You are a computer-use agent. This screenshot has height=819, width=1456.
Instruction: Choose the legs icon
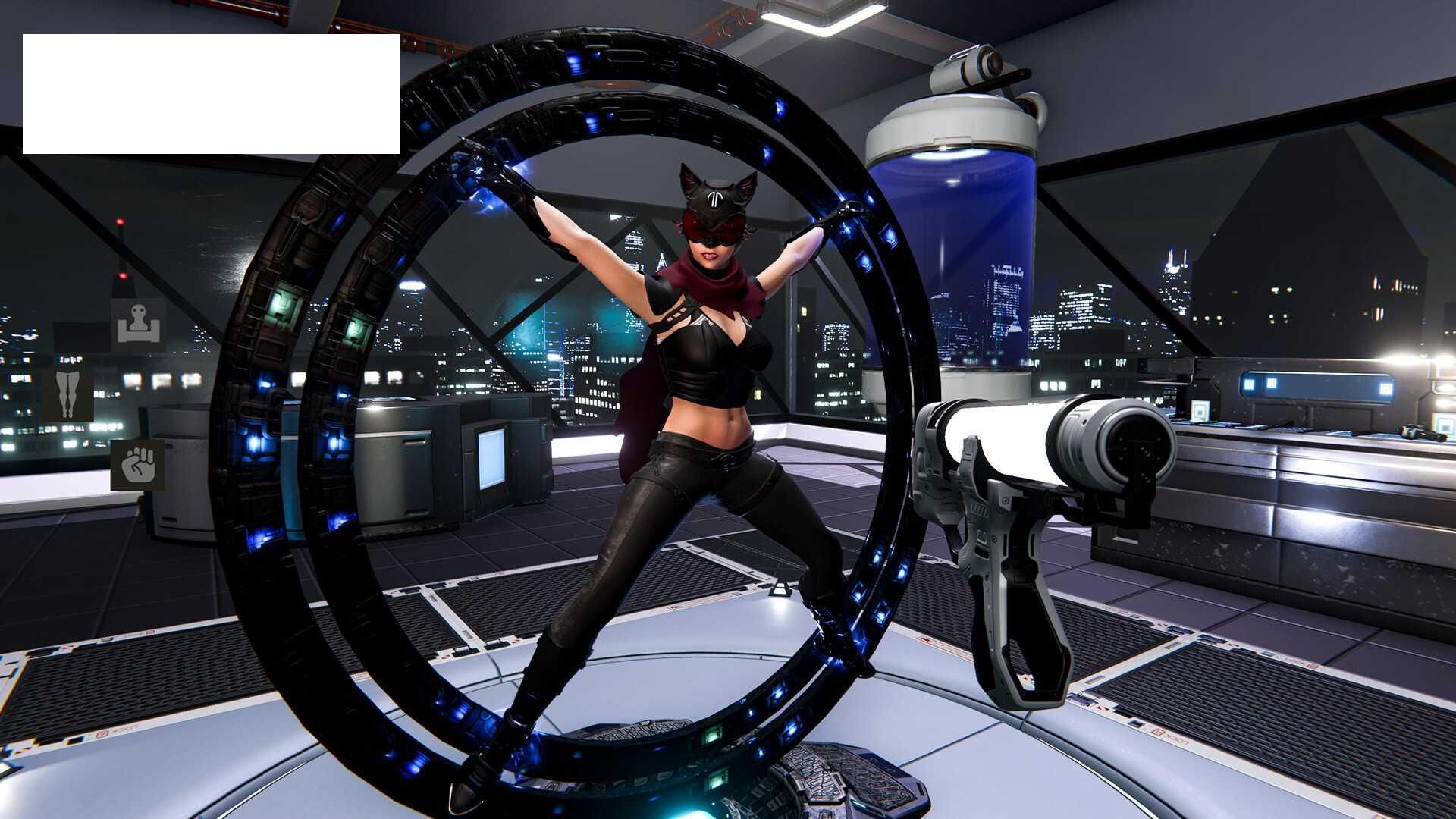(68, 394)
